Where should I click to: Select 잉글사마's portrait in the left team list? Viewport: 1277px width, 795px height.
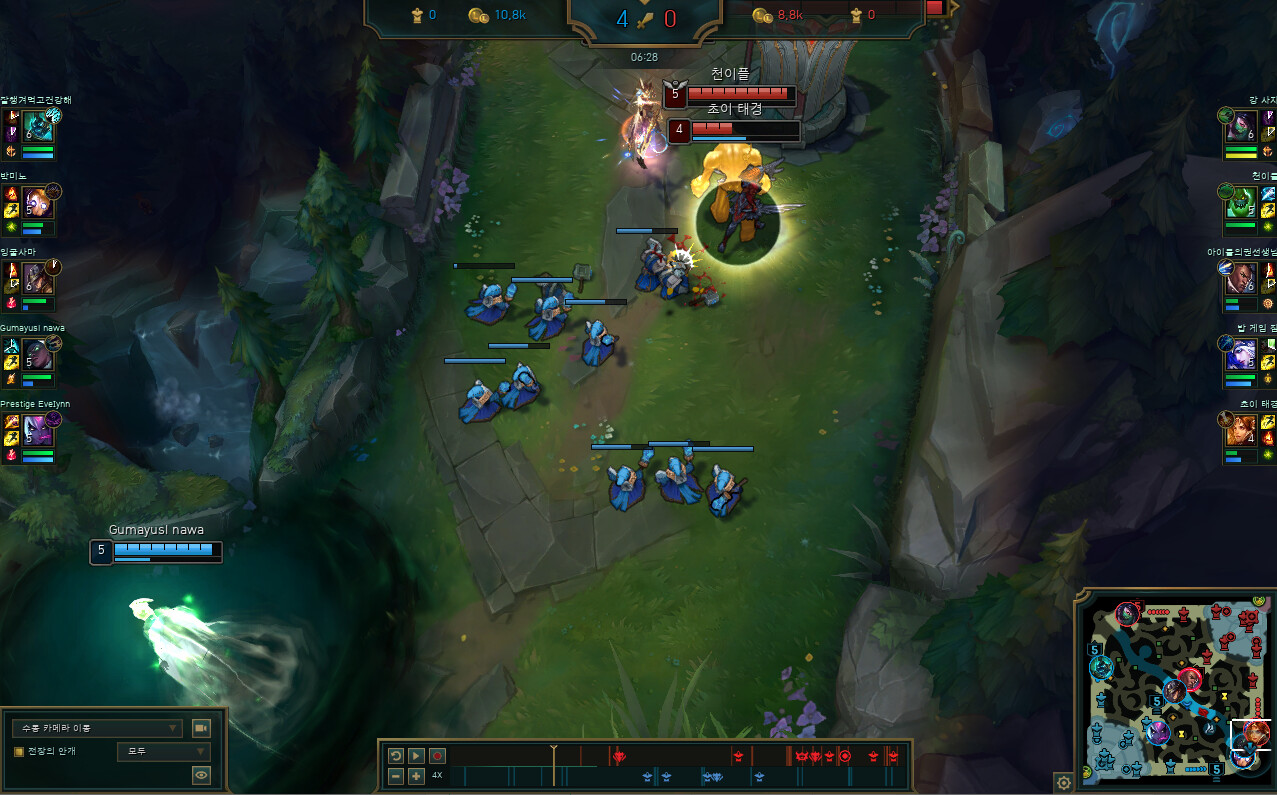click(38, 278)
